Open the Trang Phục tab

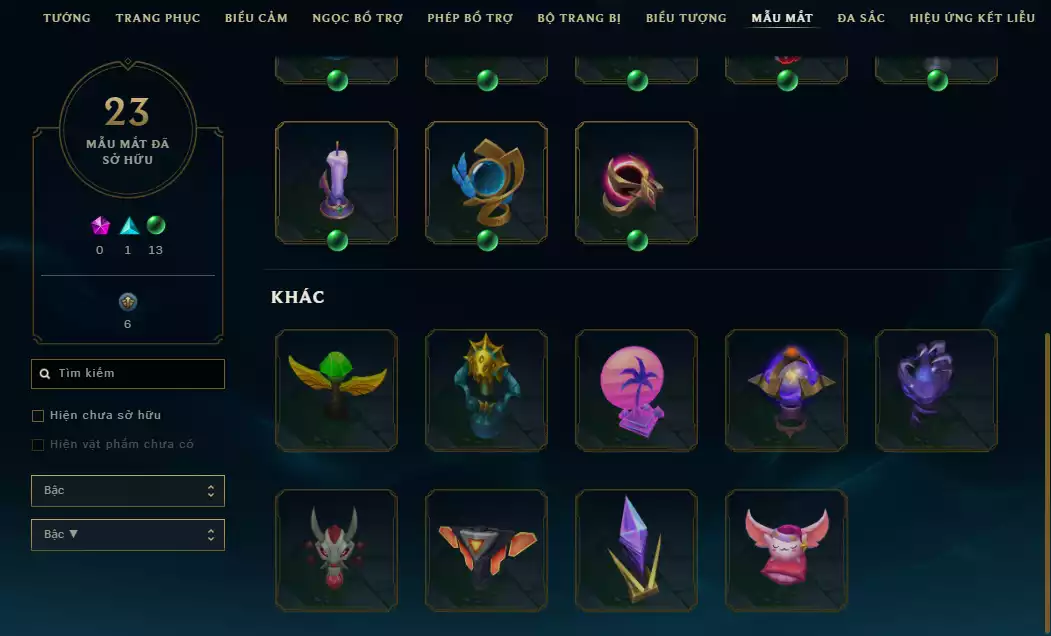click(158, 18)
